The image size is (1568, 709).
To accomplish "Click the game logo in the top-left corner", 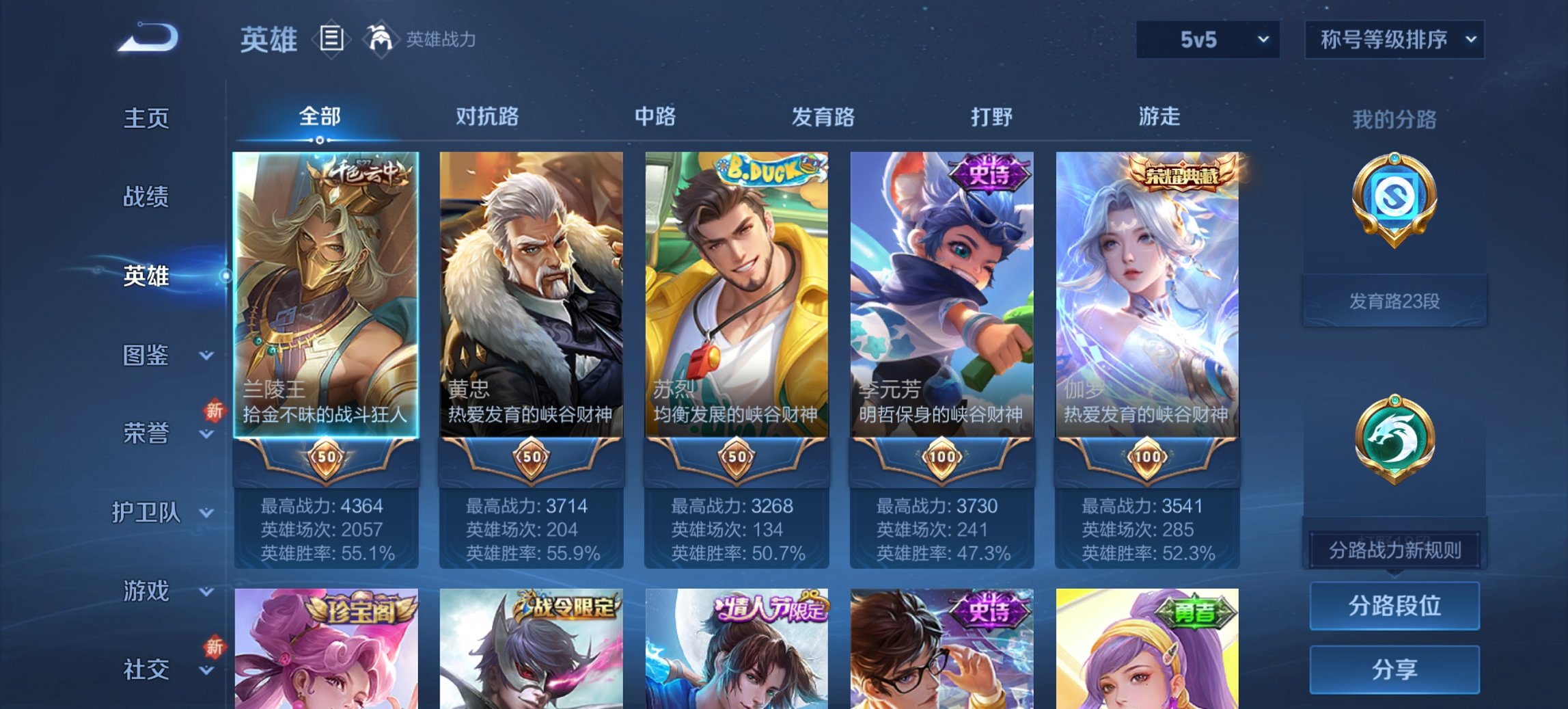I will pos(146,38).
